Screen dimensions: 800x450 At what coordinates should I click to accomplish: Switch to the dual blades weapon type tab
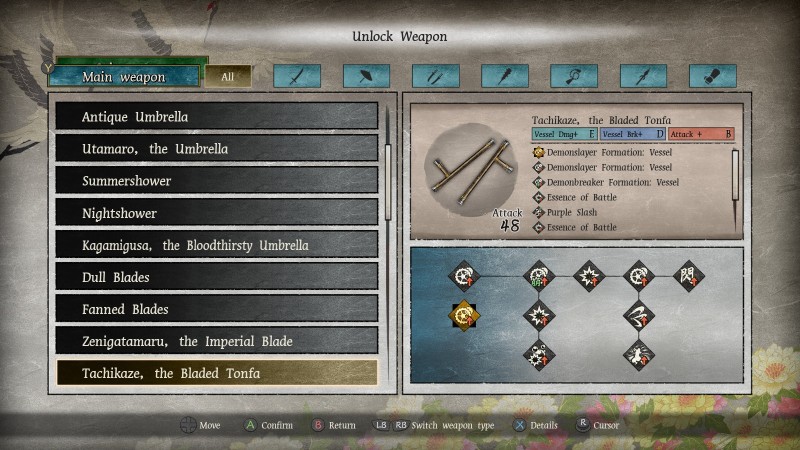435,76
